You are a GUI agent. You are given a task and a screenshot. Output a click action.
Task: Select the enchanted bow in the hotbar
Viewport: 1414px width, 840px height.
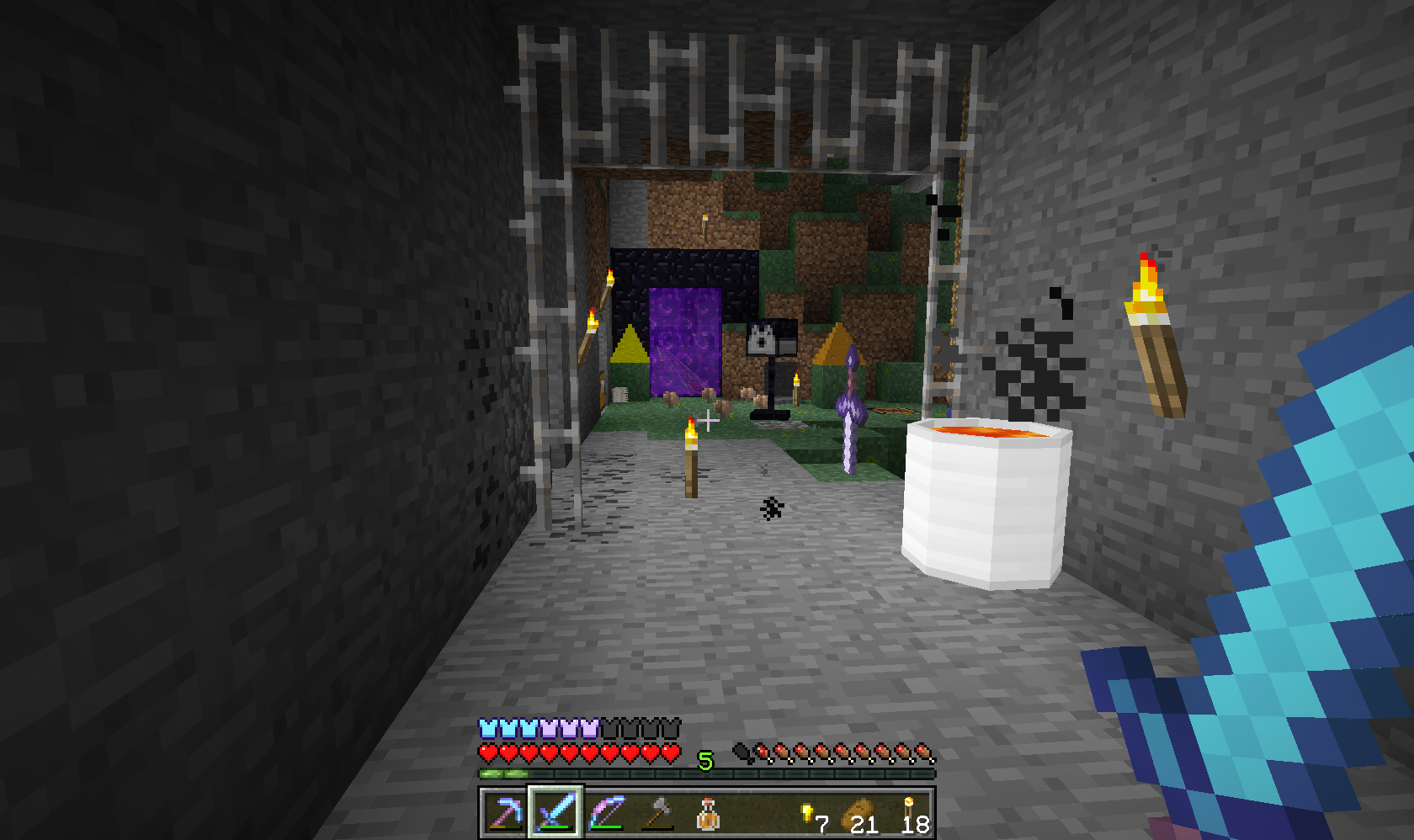click(x=608, y=815)
